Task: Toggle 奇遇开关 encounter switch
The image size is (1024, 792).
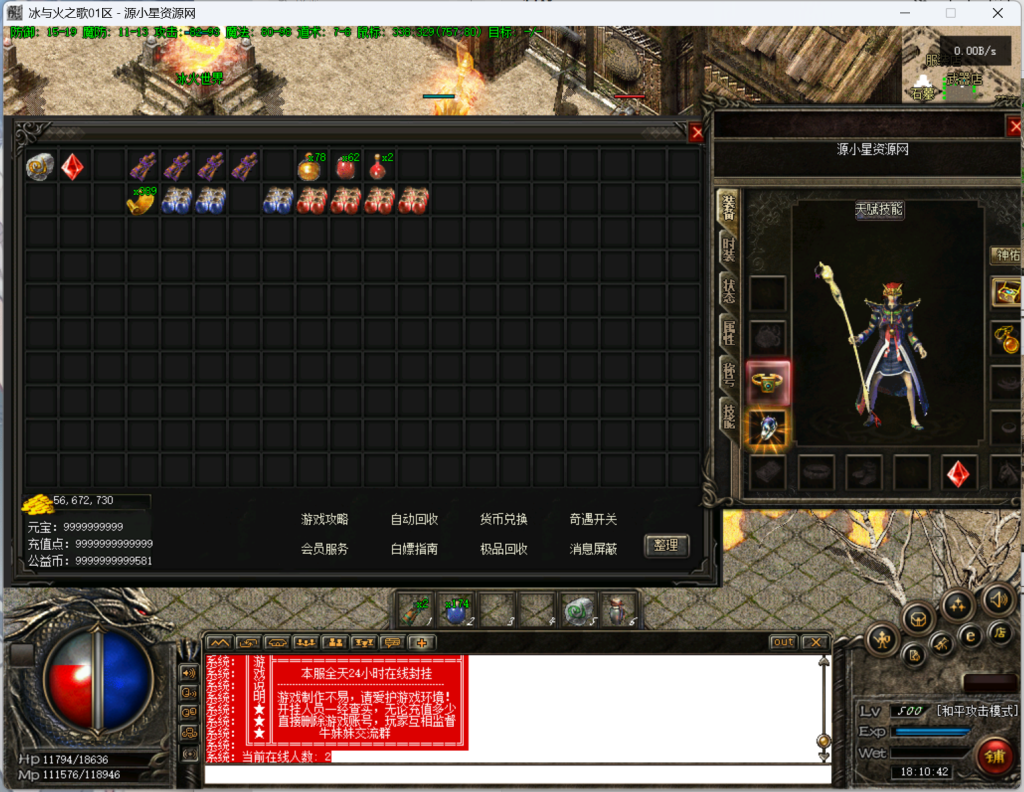Action: pyautogui.click(x=593, y=520)
